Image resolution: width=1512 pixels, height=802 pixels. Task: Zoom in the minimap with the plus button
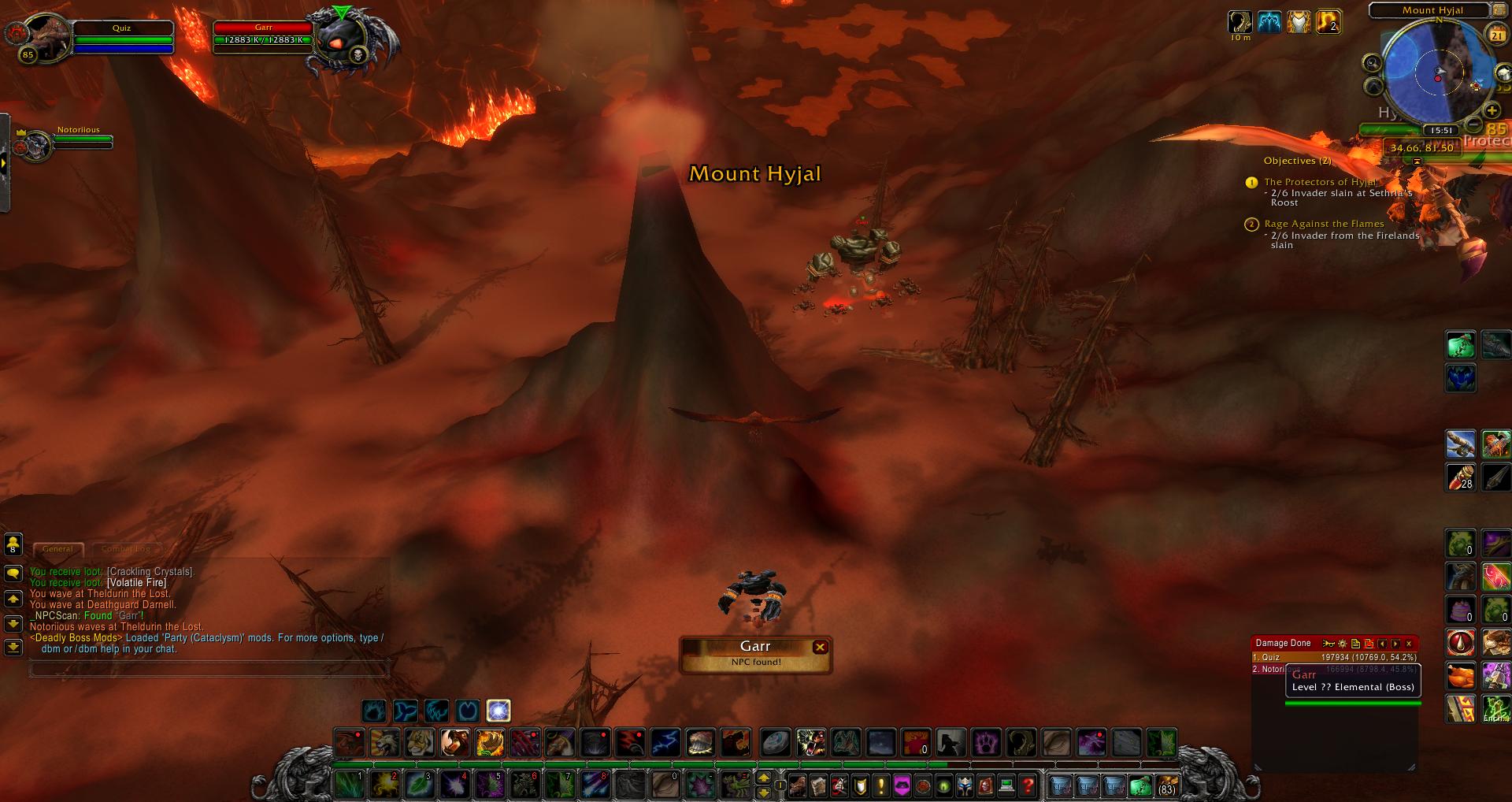tap(1491, 111)
